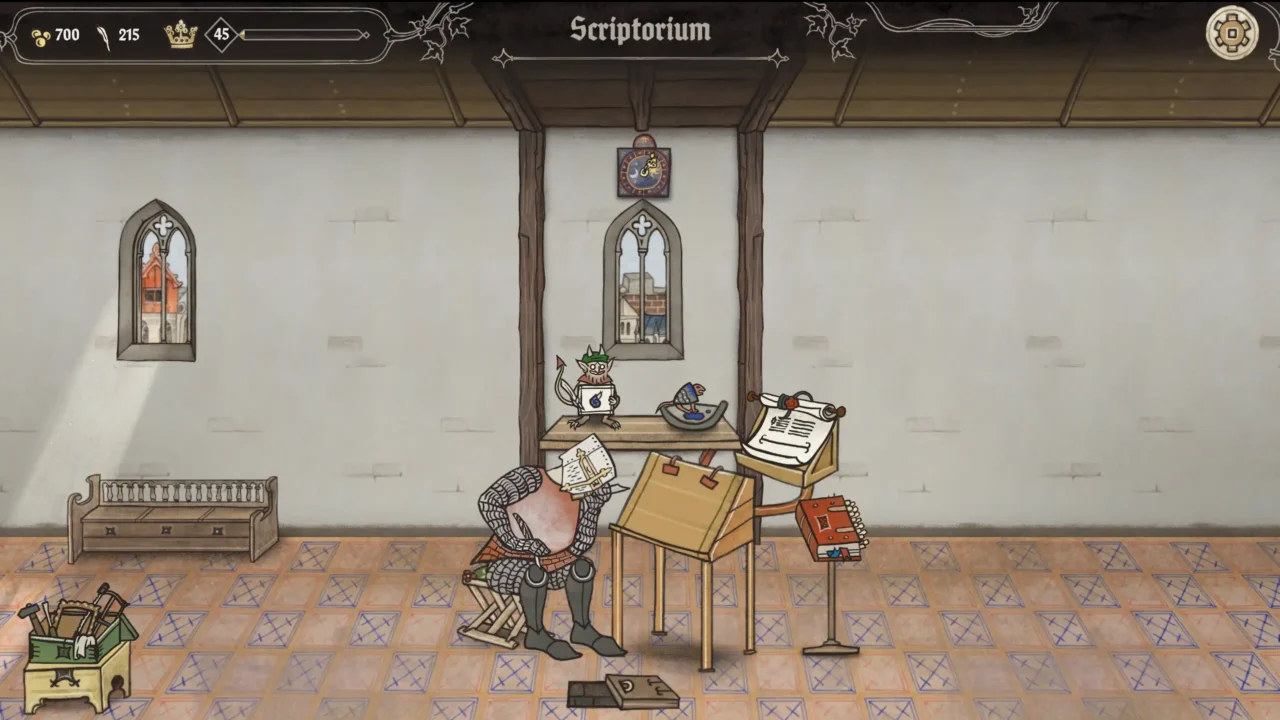Image resolution: width=1280 pixels, height=720 pixels.
Task: Select the quill feather counter icon
Action: [104, 34]
